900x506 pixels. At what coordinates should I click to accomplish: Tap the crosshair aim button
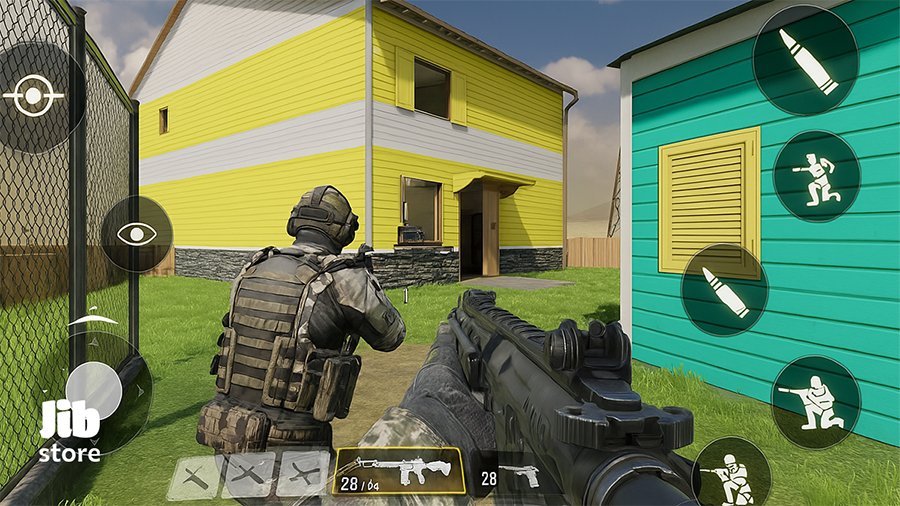point(33,97)
